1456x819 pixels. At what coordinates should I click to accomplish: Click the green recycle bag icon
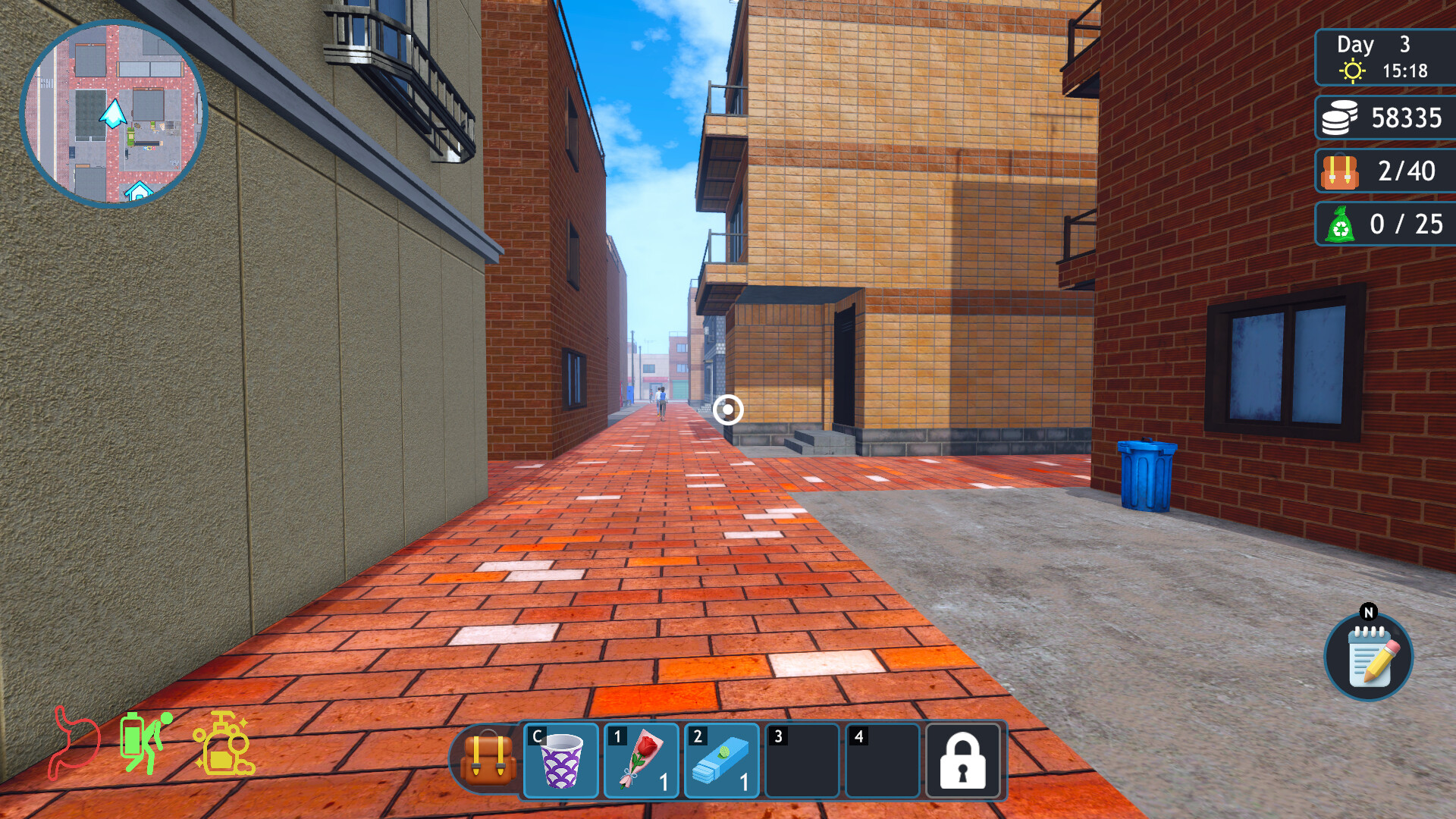pyautogui.click(x=1341, y=224)
